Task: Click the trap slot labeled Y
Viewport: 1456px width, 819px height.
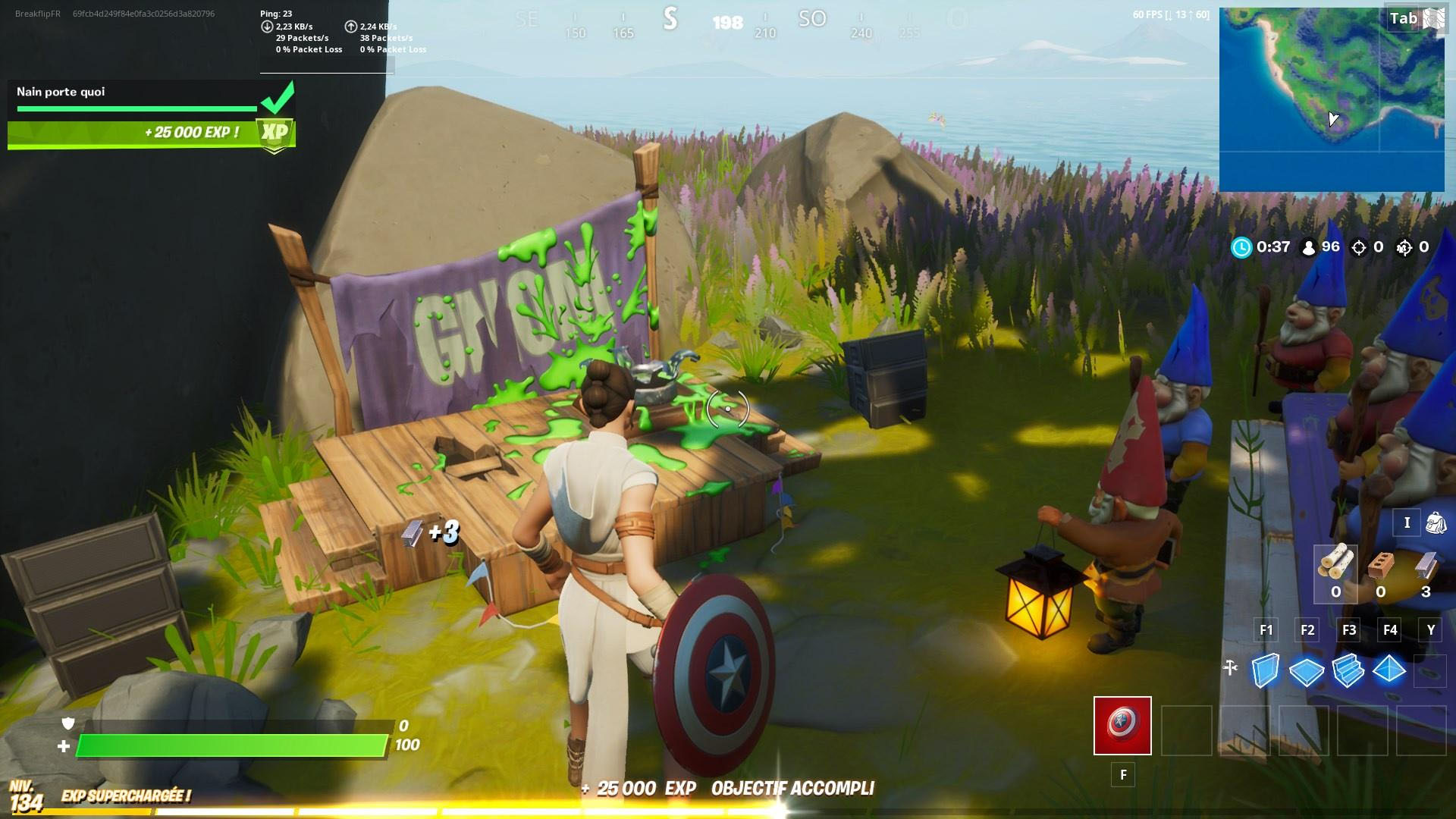Action: pos(1429,670)
